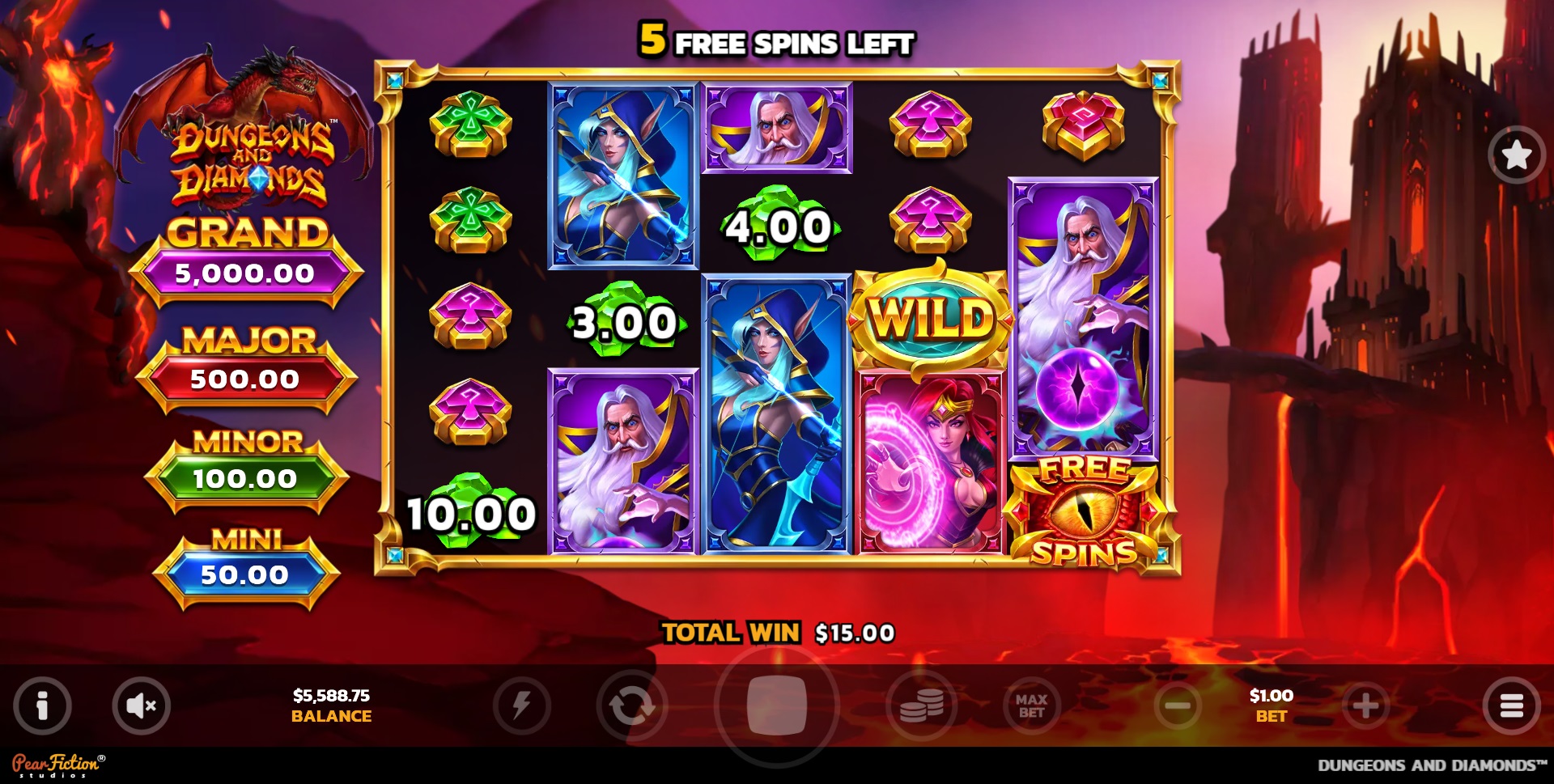Open the hamburger menu icon
This screenshot has height=784, width=1554.
1512,705
